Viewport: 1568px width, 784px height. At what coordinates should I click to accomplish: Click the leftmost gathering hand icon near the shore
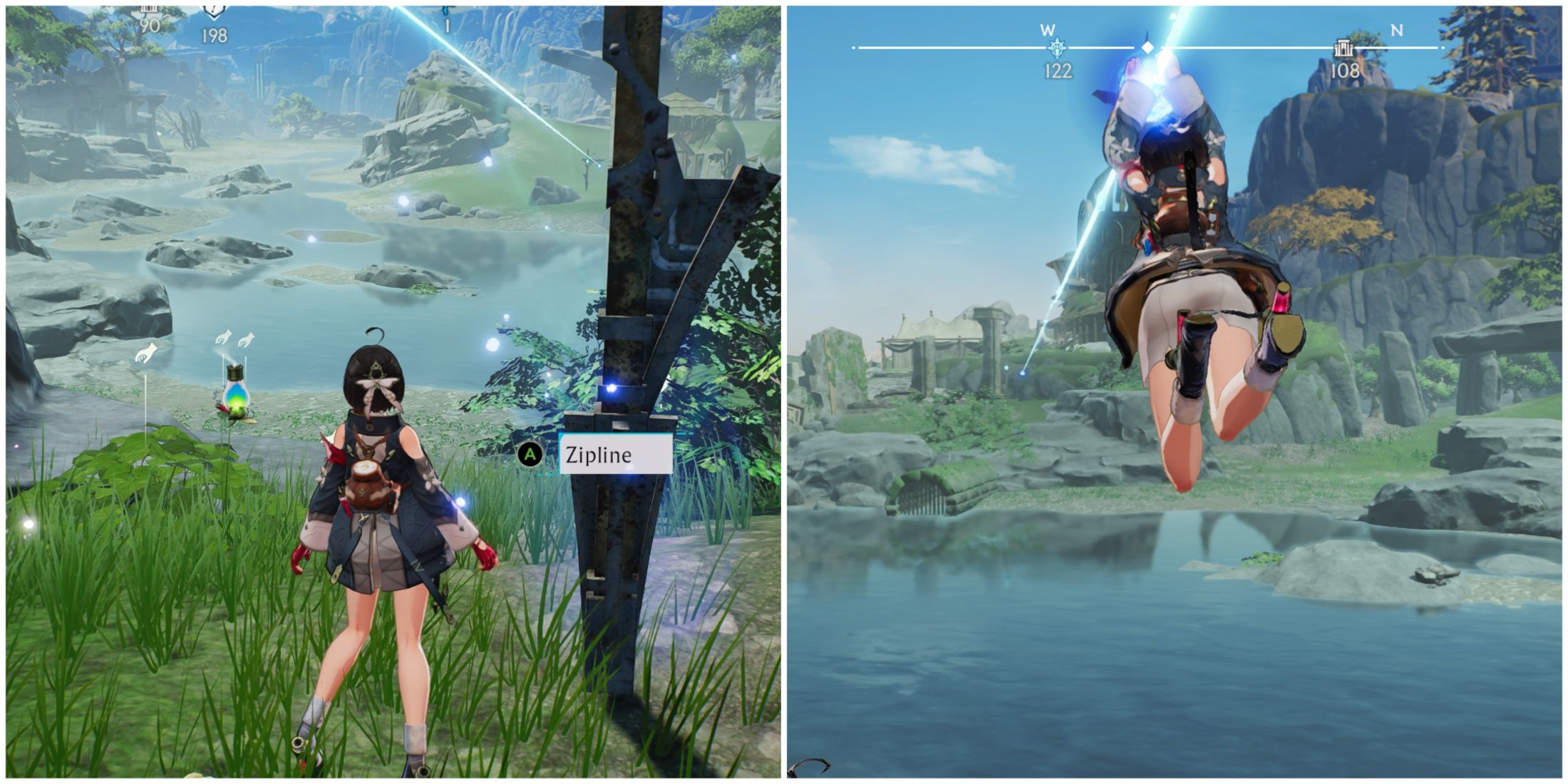pos(145,353)
